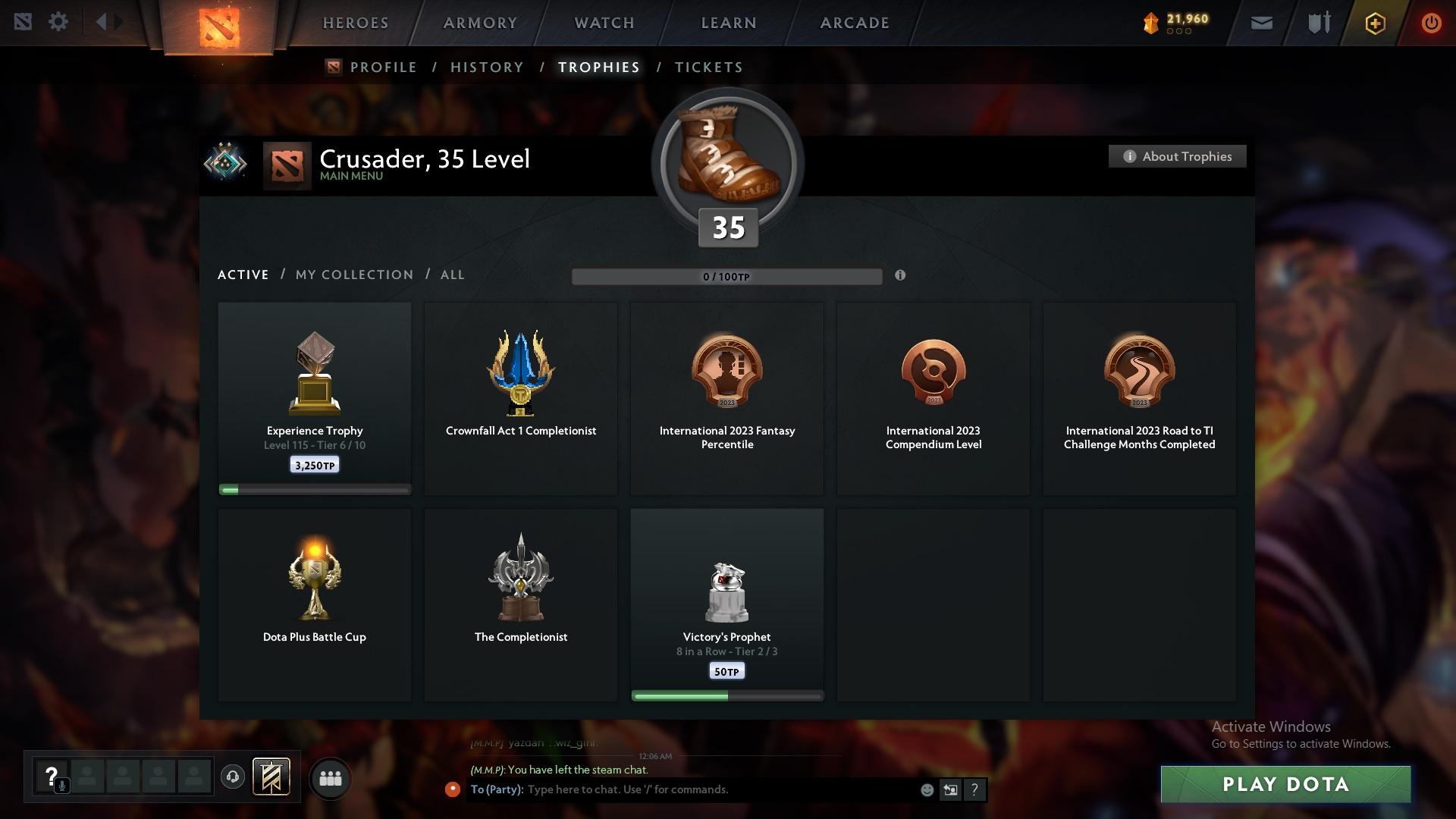
Task: Open the mail envelope icon
Action: tap(1262, 23)
